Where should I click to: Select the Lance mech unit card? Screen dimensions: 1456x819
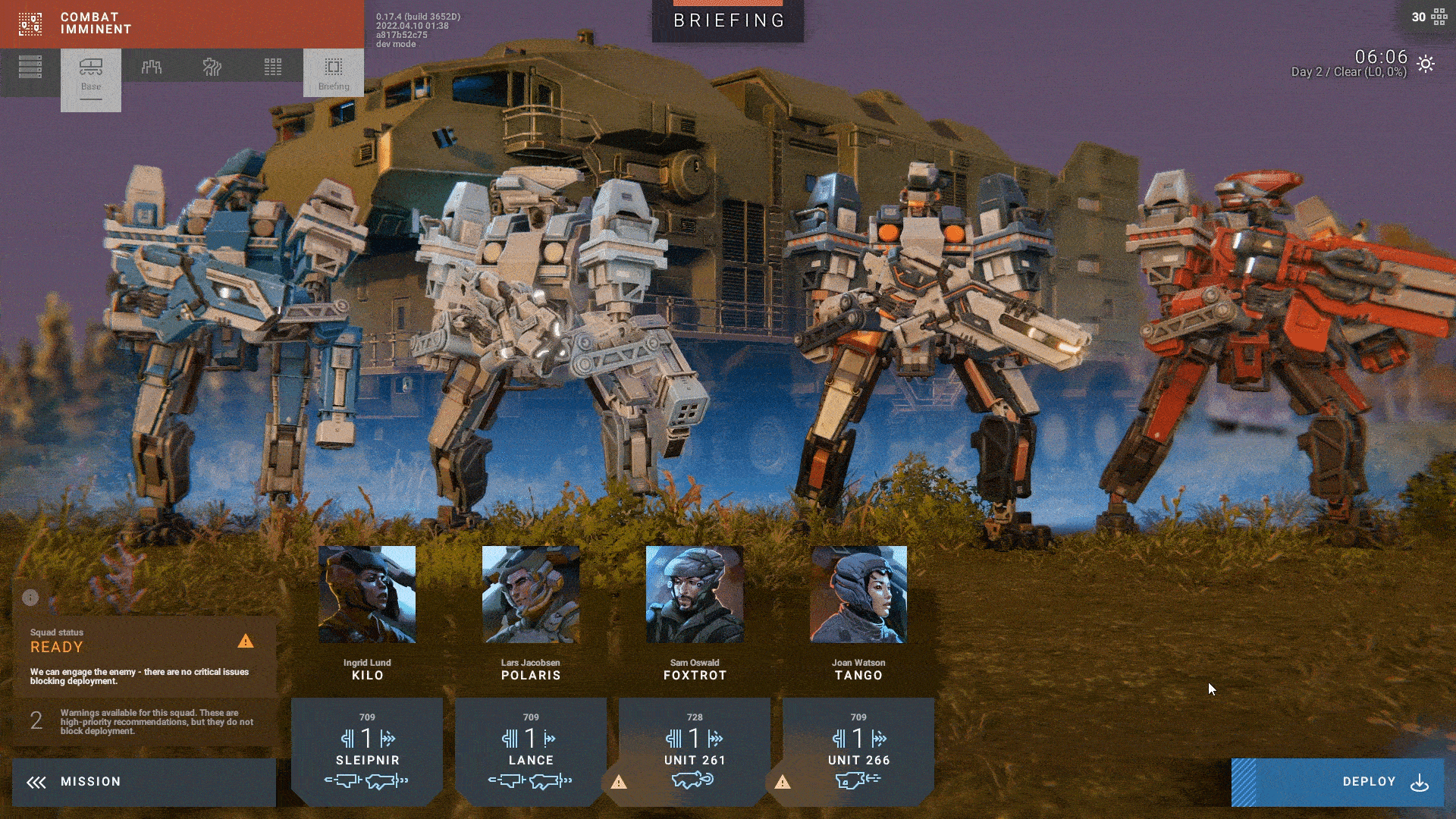tap(531, 751)
